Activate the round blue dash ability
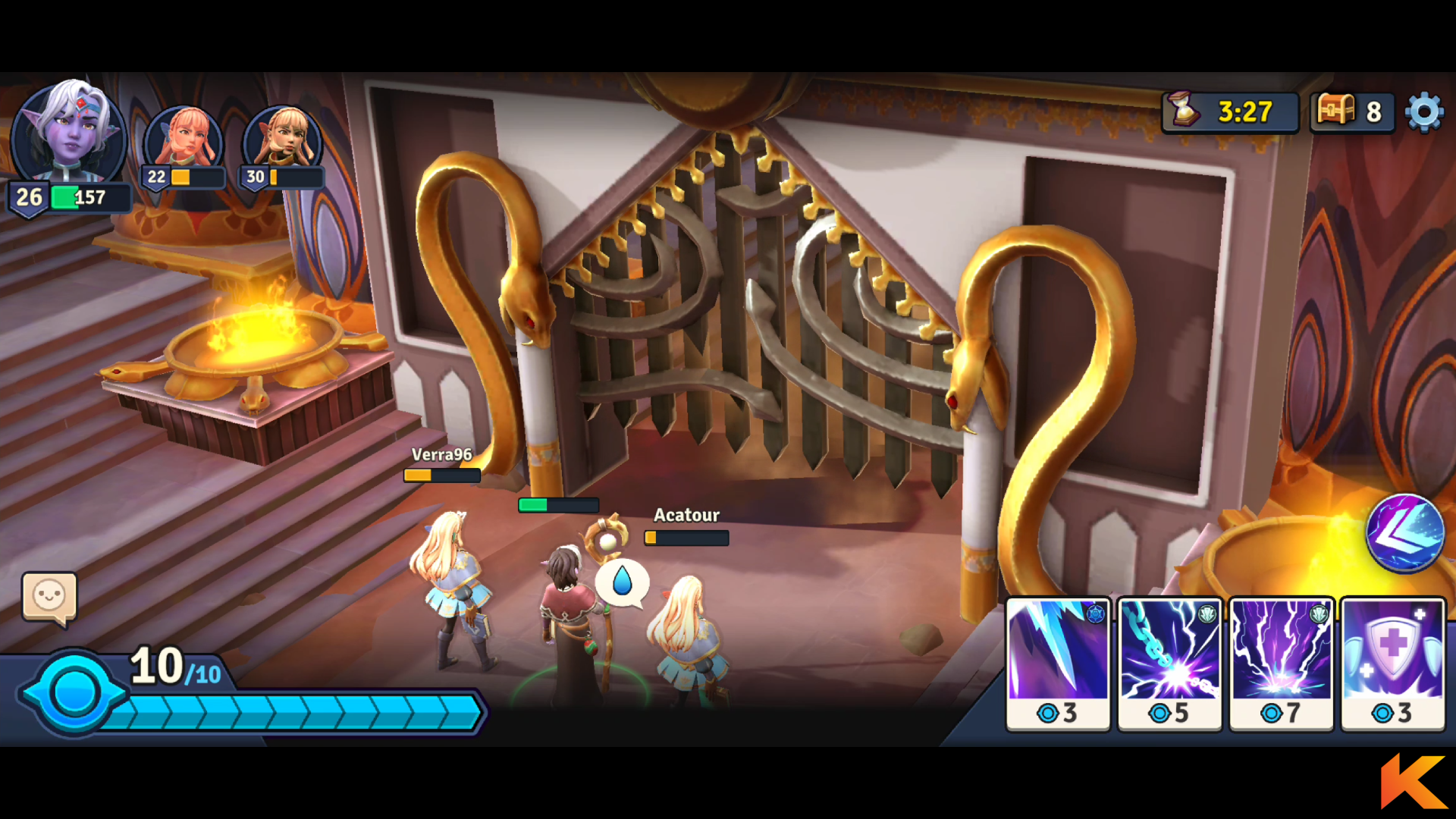This screenshot has height=819, width=1456. point(1404,532)
